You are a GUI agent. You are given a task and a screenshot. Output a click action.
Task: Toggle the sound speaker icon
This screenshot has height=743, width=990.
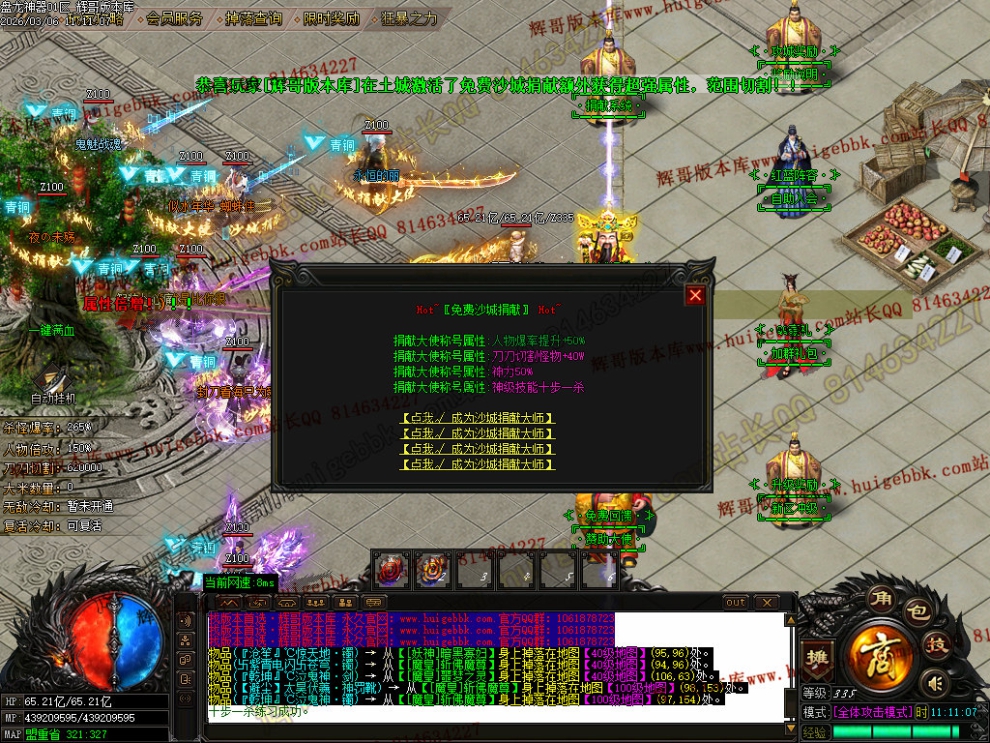934,683
